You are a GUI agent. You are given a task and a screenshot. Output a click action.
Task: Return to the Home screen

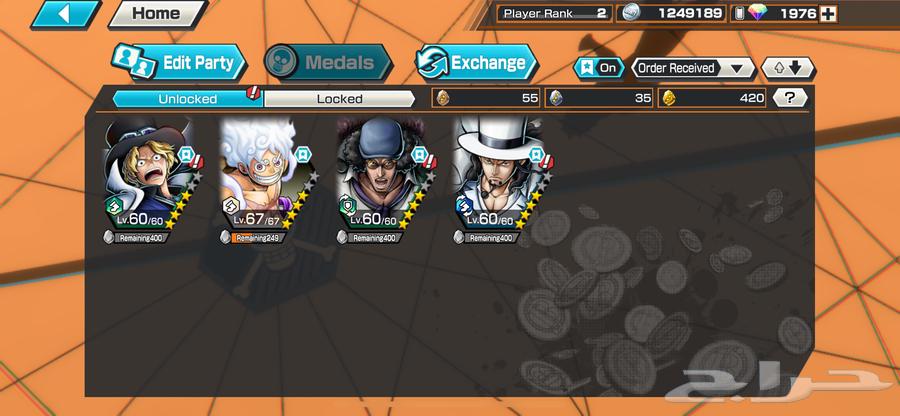[157, 14]
